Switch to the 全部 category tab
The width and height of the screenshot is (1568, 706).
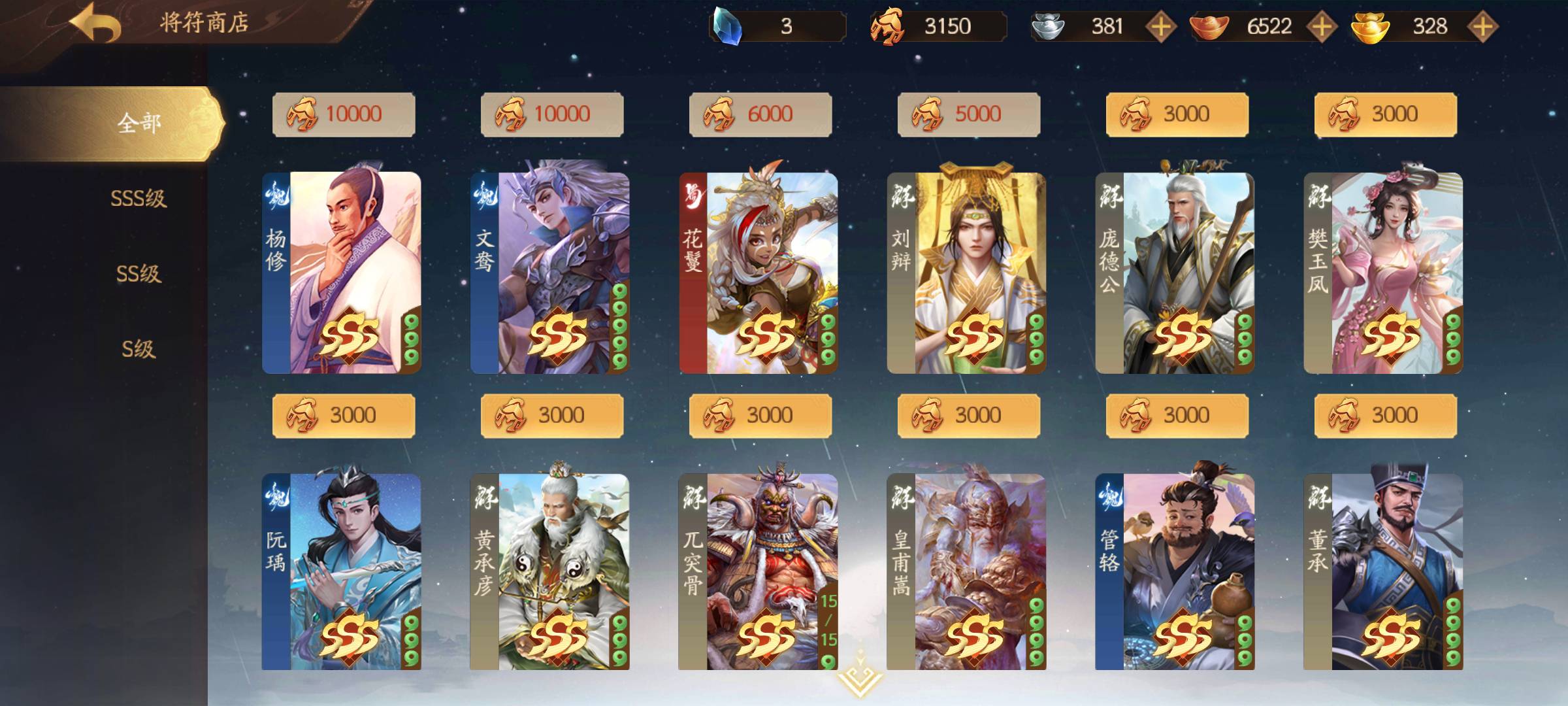(x=139, y=123)
